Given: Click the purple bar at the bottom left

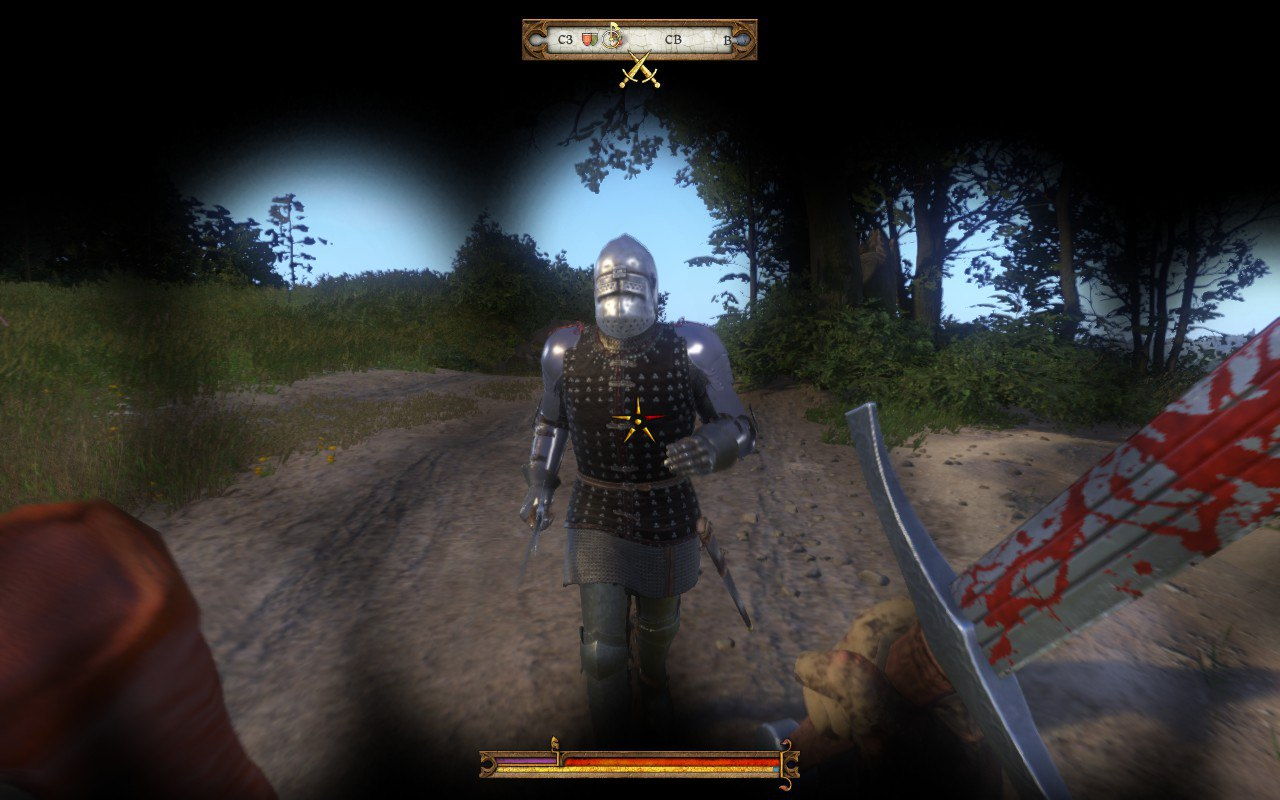Looking at the screenshot, I should coord(525,759).
